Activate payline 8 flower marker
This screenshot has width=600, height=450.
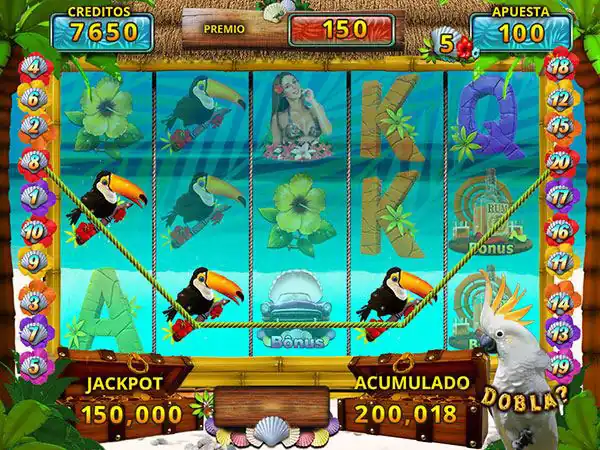click(34, 161)
